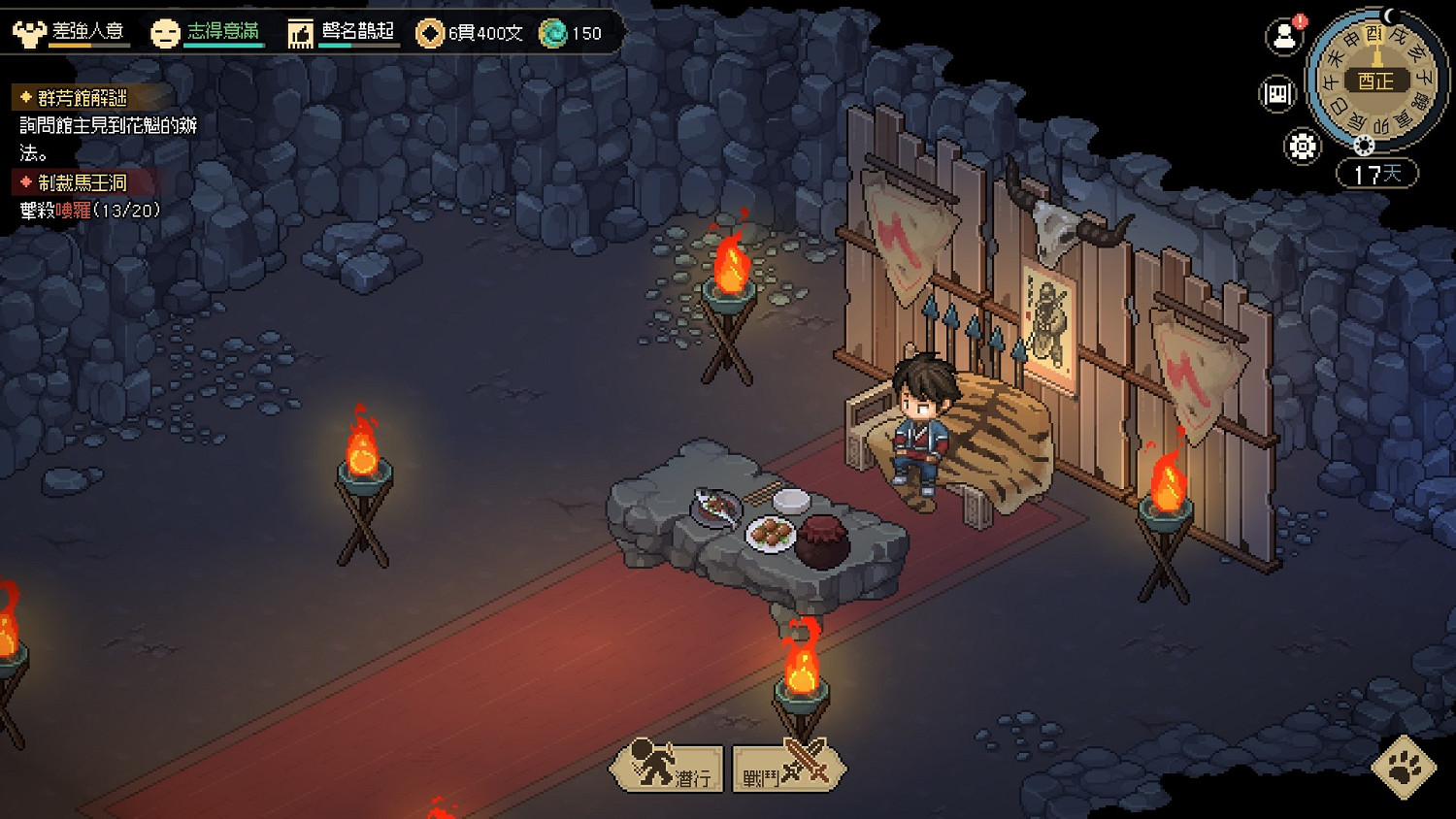Viewport: 1456px width, 819px height.
Task: Click the time-of-day clock dial
Action: (x=1375, y=80)
